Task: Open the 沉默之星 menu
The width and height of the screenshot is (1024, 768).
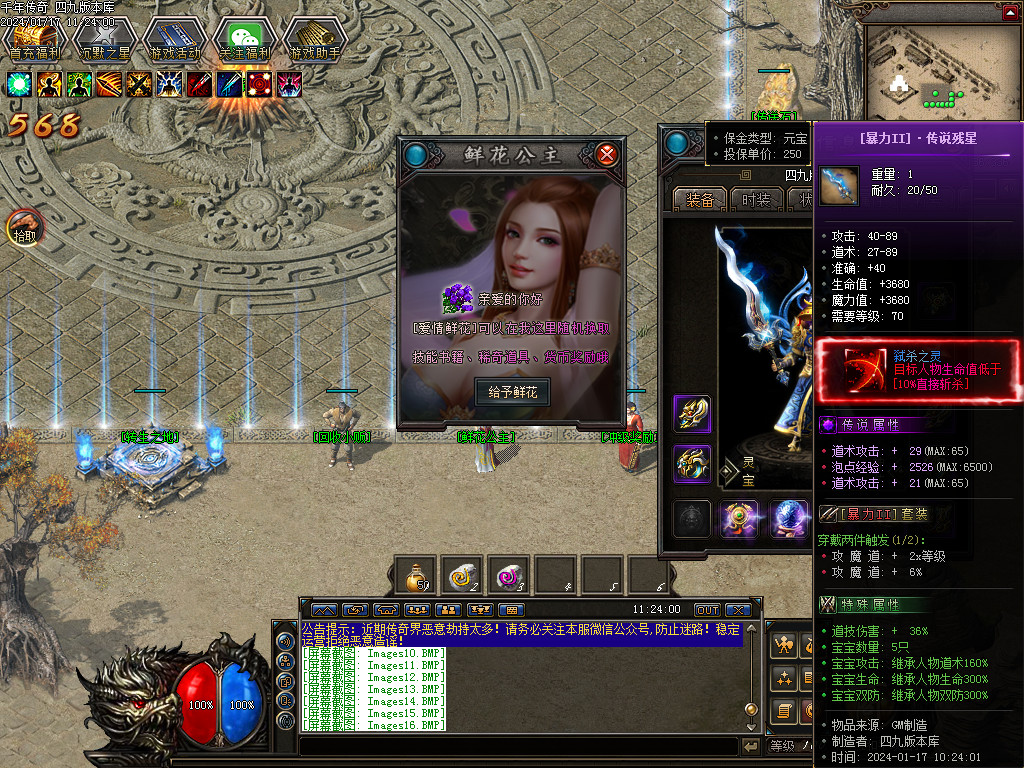Action: tap(104, 40)
